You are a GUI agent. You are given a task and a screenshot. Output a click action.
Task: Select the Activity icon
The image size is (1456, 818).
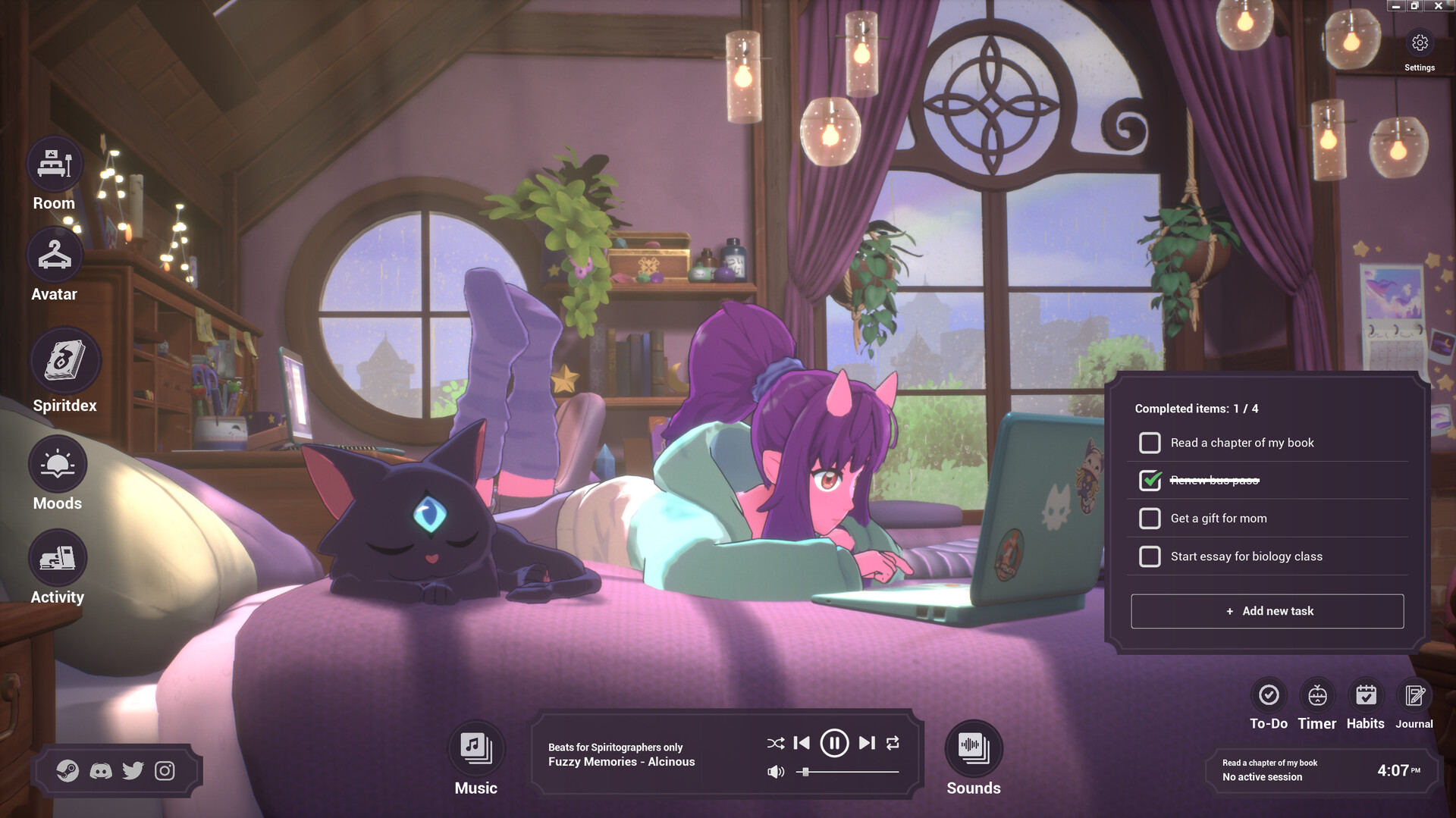57,557
